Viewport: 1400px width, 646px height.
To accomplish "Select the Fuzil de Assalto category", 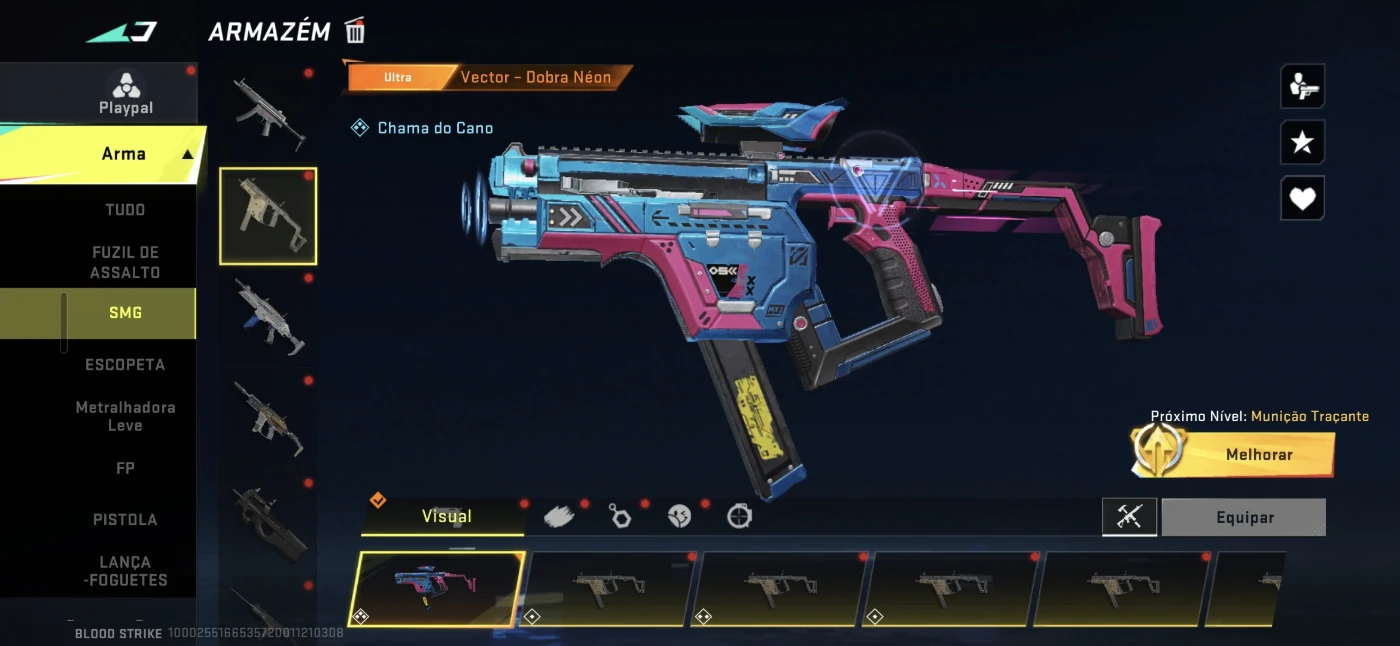I will (125, 262).
